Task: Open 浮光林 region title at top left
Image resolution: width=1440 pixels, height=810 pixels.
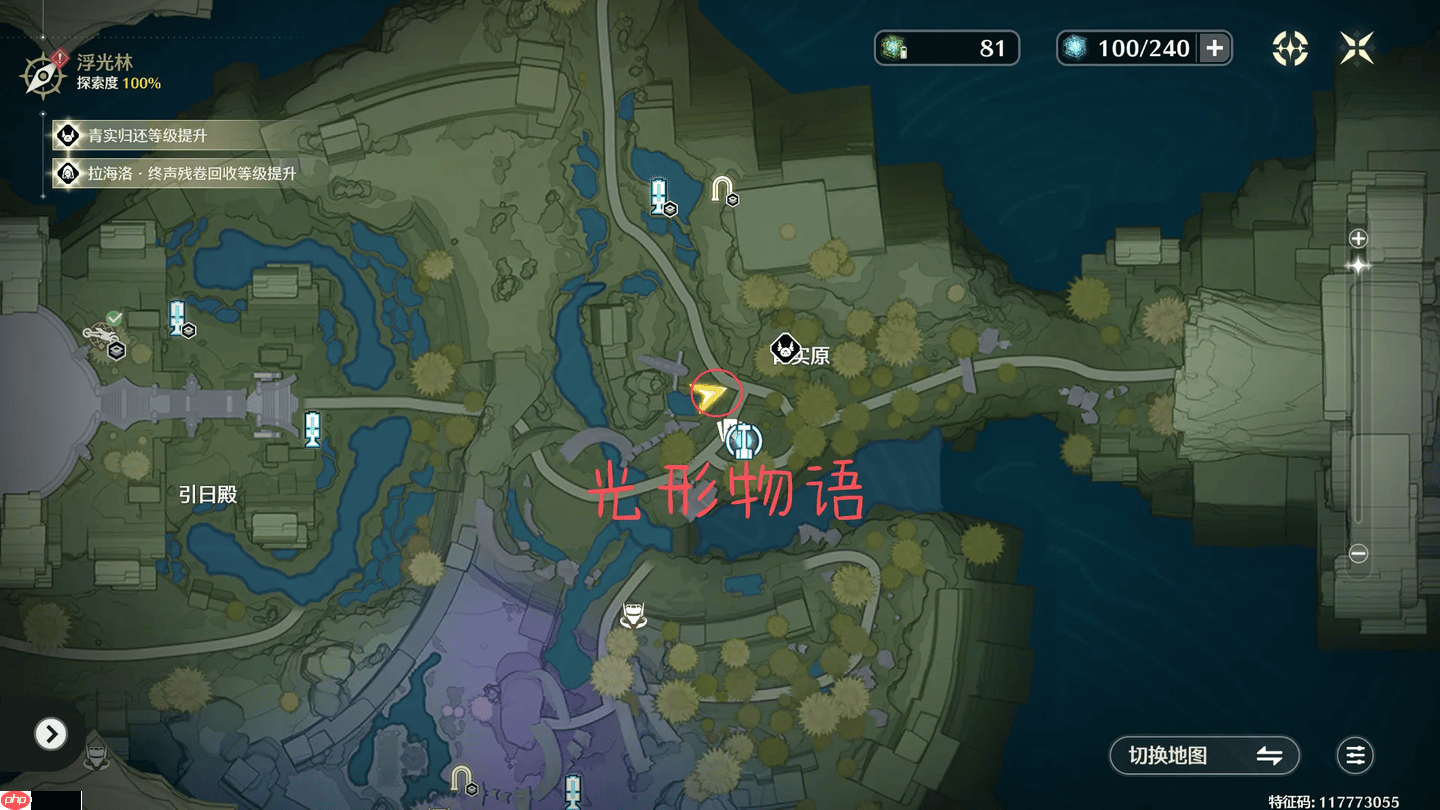Action: click(x=103, y=60)
